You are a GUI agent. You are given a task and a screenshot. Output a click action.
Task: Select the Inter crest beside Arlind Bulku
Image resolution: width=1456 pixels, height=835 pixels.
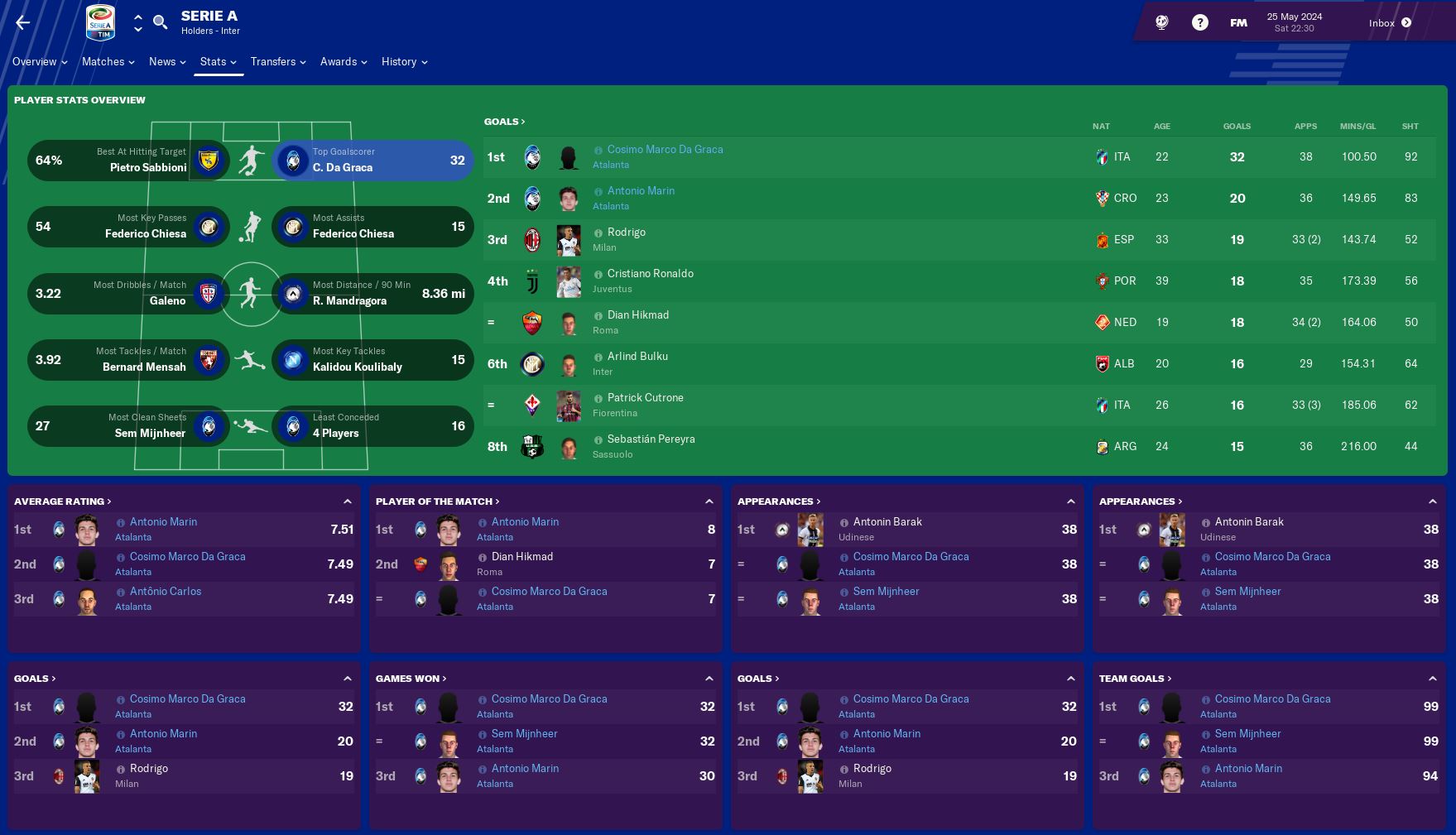pyautogui.click(x=532, y=364)
